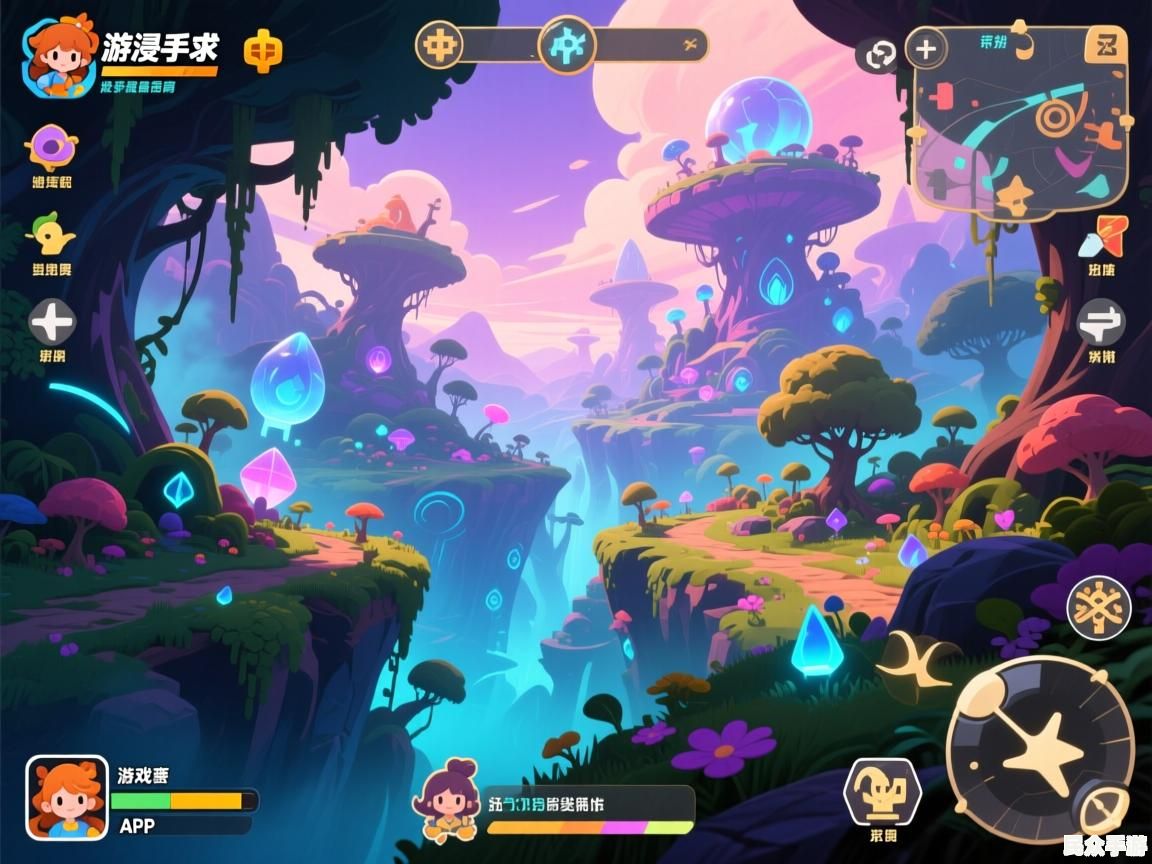Screen dimensions: 1152x864
Task: Toggle the swirl link button near minimap
Action: click(880, 55)
